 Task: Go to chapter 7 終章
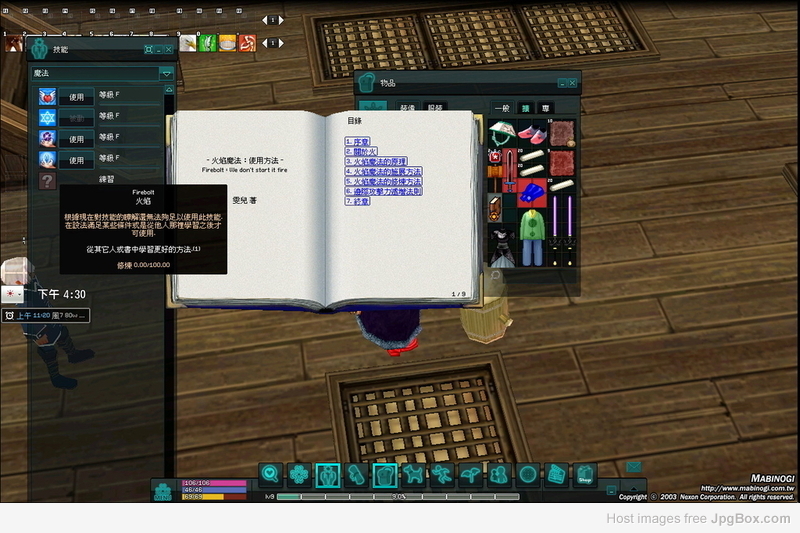357,201
